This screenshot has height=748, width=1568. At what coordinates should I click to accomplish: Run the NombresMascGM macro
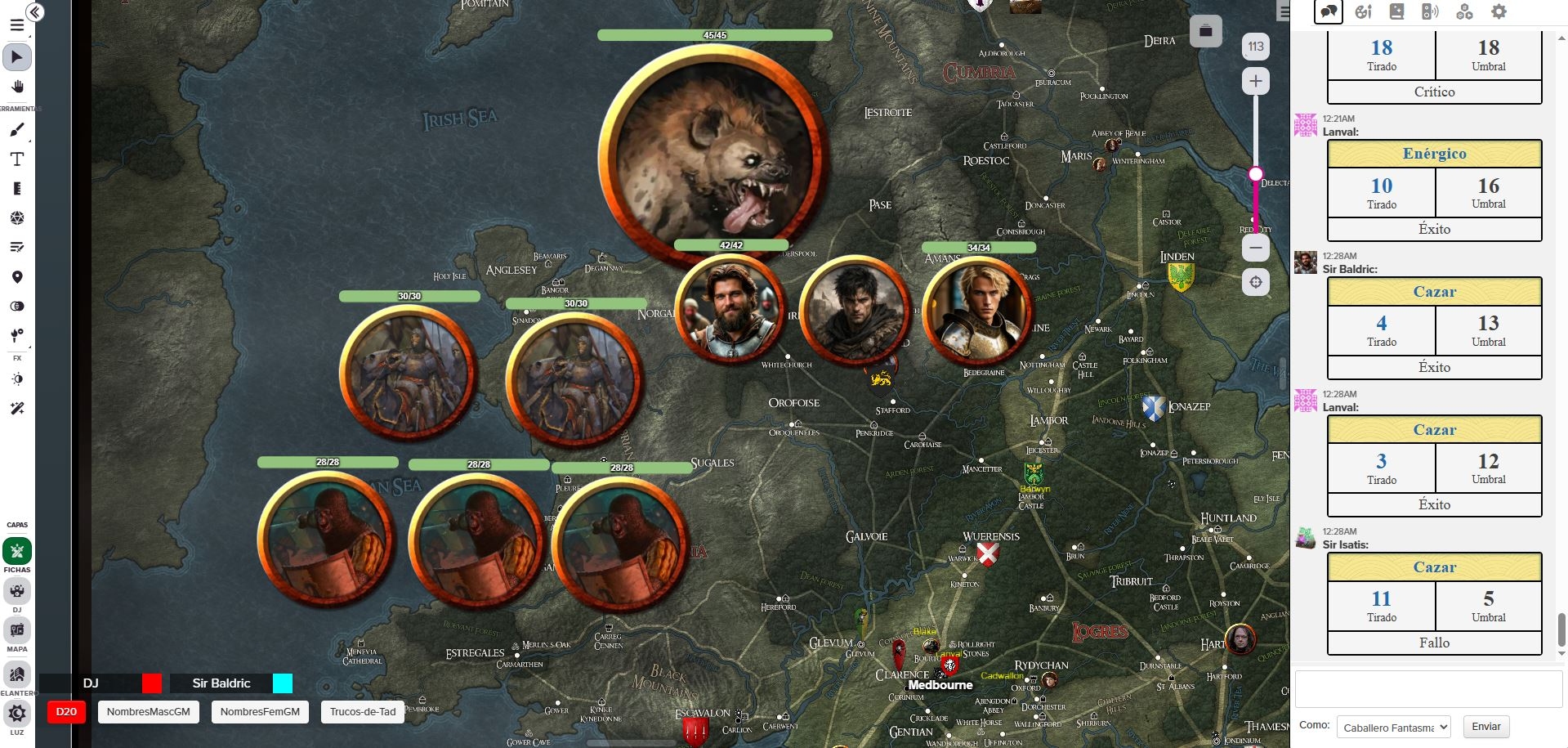[148, 712]
